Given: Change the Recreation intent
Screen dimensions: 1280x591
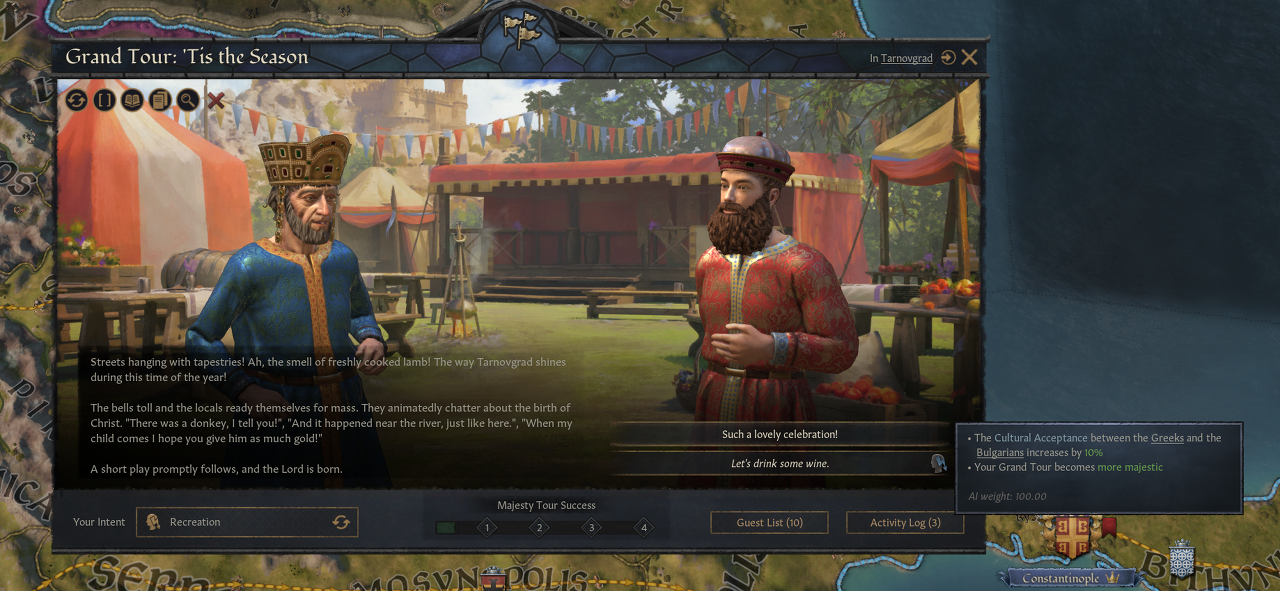Looking at the screenshot, I should [x=341, y=522].
